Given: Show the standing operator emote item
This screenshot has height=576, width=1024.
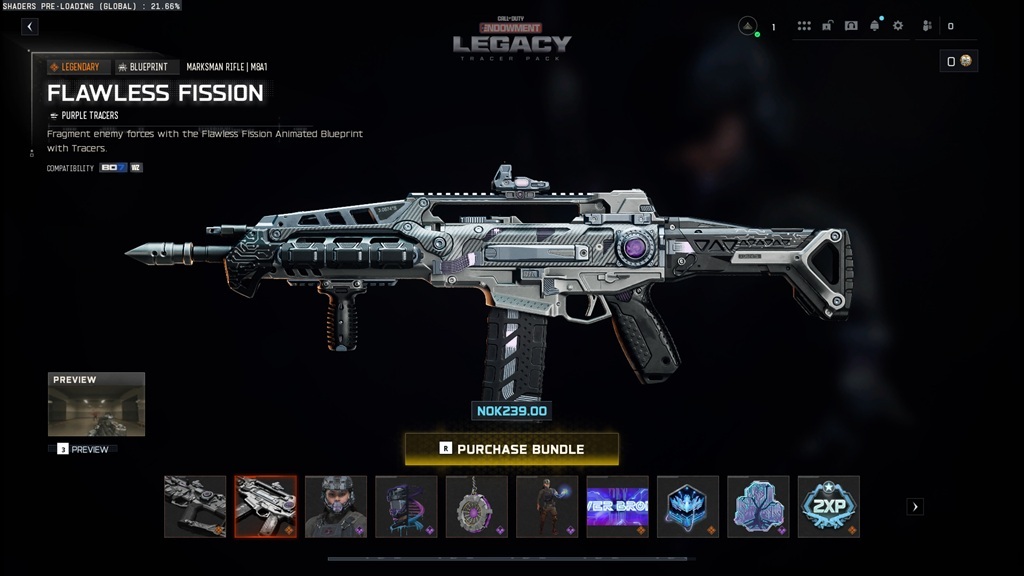Looking at the screenshot, I should click(547, 506).
